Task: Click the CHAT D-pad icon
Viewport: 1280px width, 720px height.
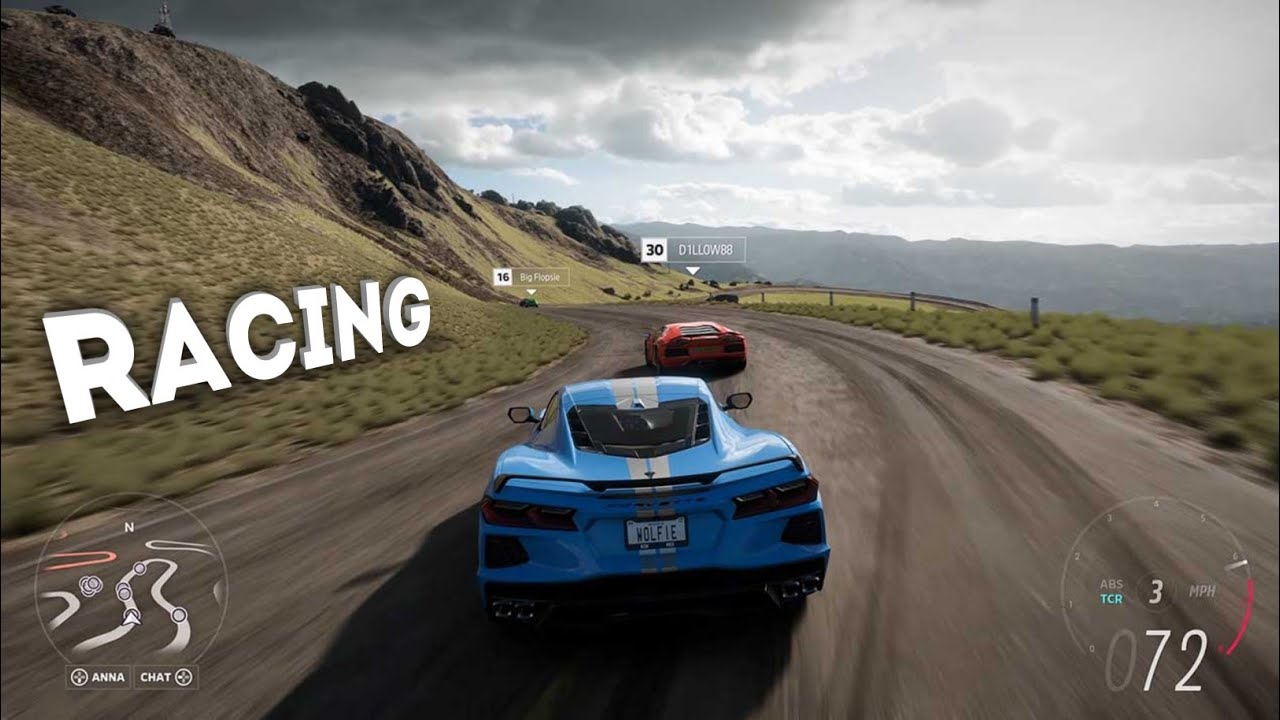Action: [183, 676]
